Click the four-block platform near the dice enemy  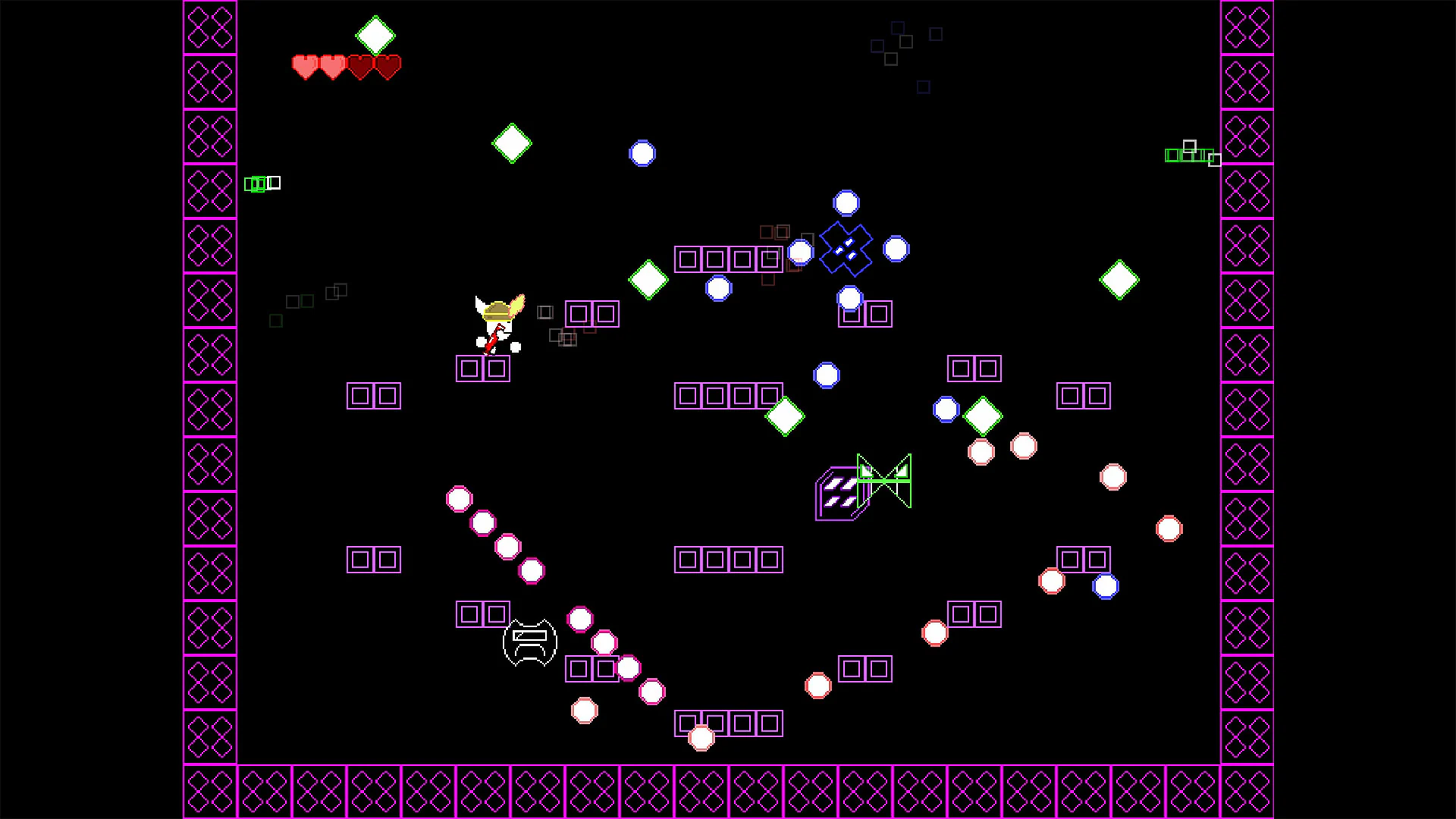click(x=728, y=561)
